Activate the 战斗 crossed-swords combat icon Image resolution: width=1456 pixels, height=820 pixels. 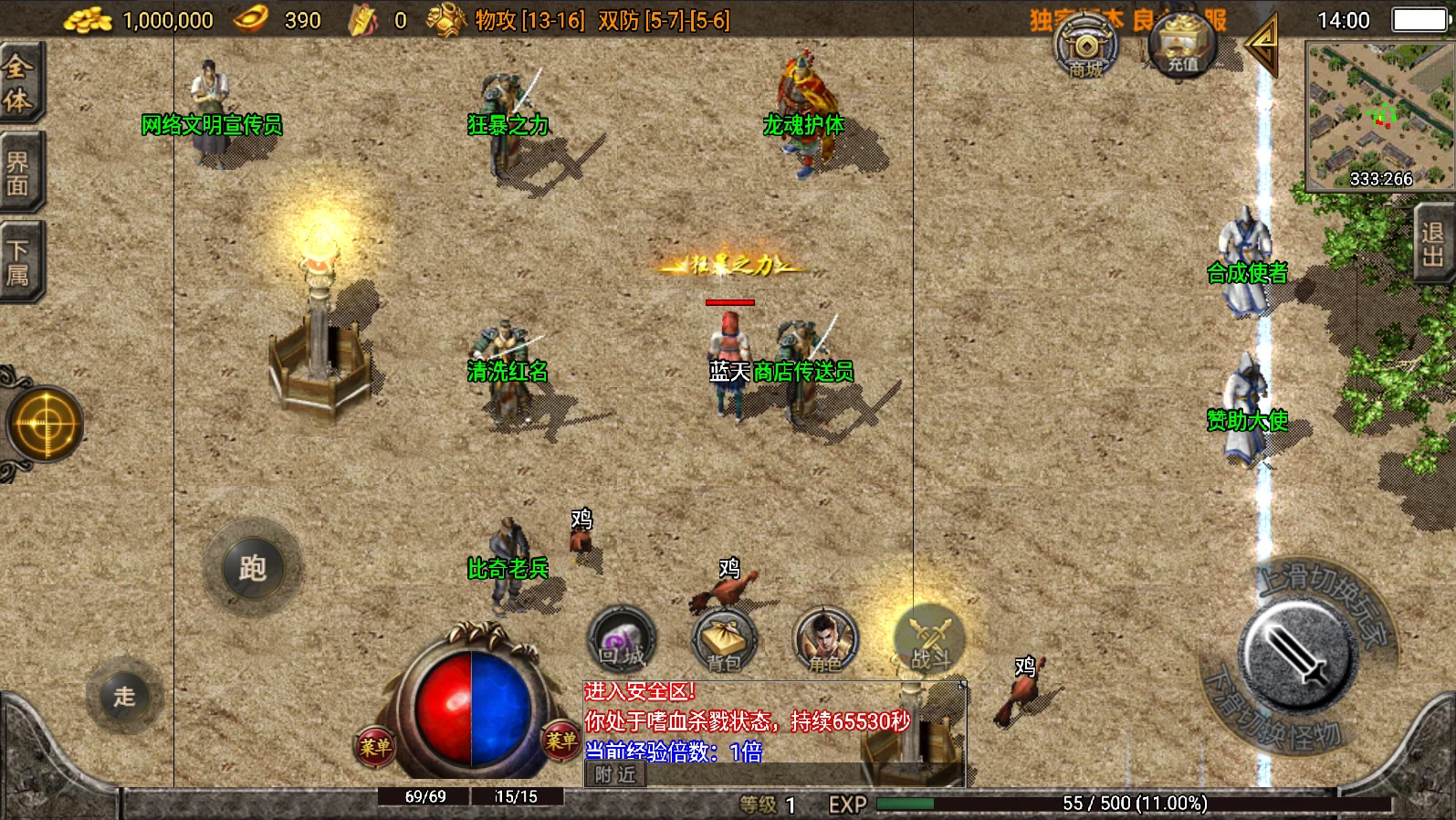pyautogui.click(x=930, y=639)
